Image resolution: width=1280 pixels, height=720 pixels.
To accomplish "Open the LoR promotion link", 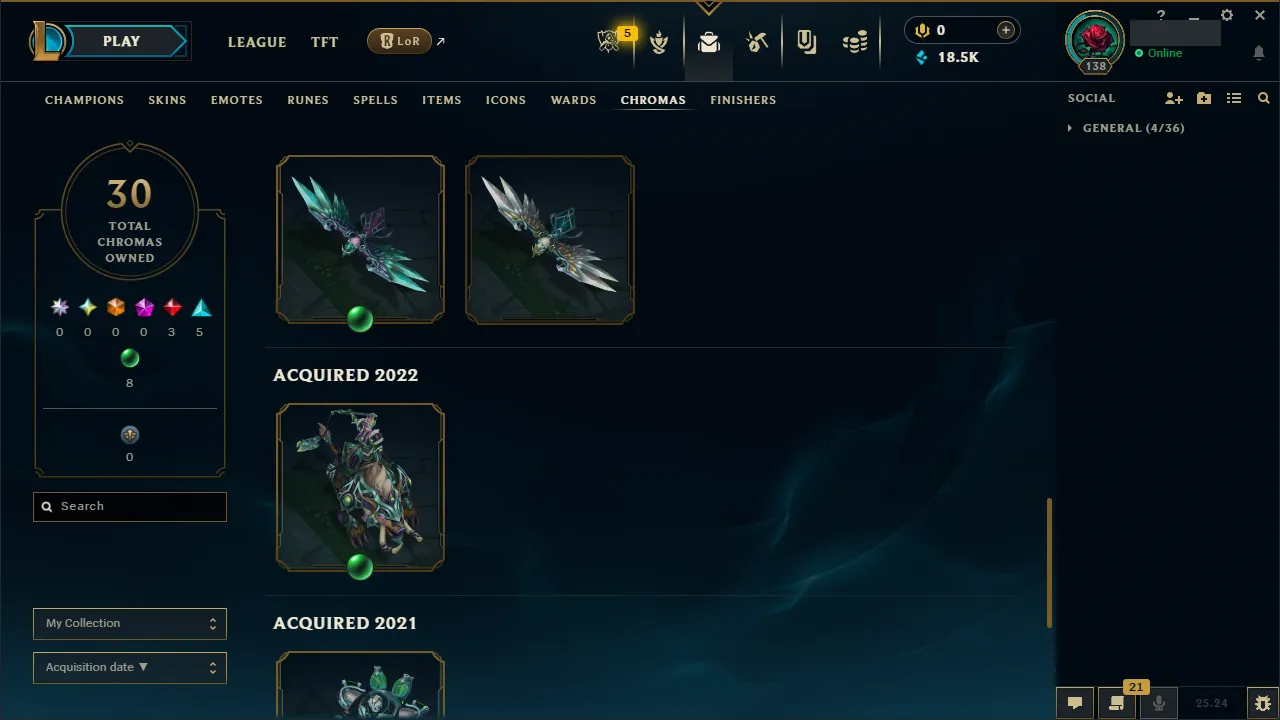I will (x=399, y=41).
